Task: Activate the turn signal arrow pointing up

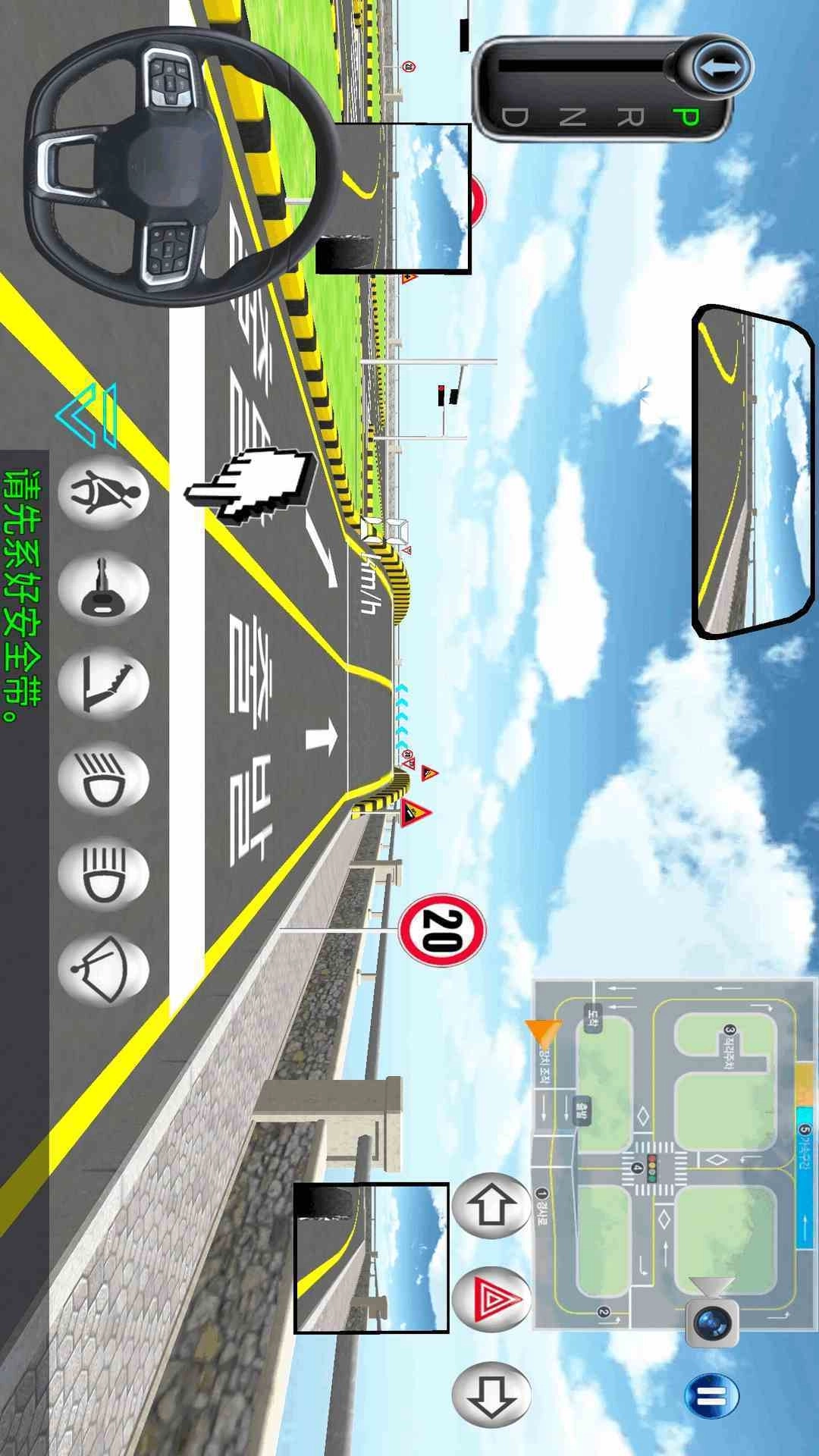Action: (491, 1203)
